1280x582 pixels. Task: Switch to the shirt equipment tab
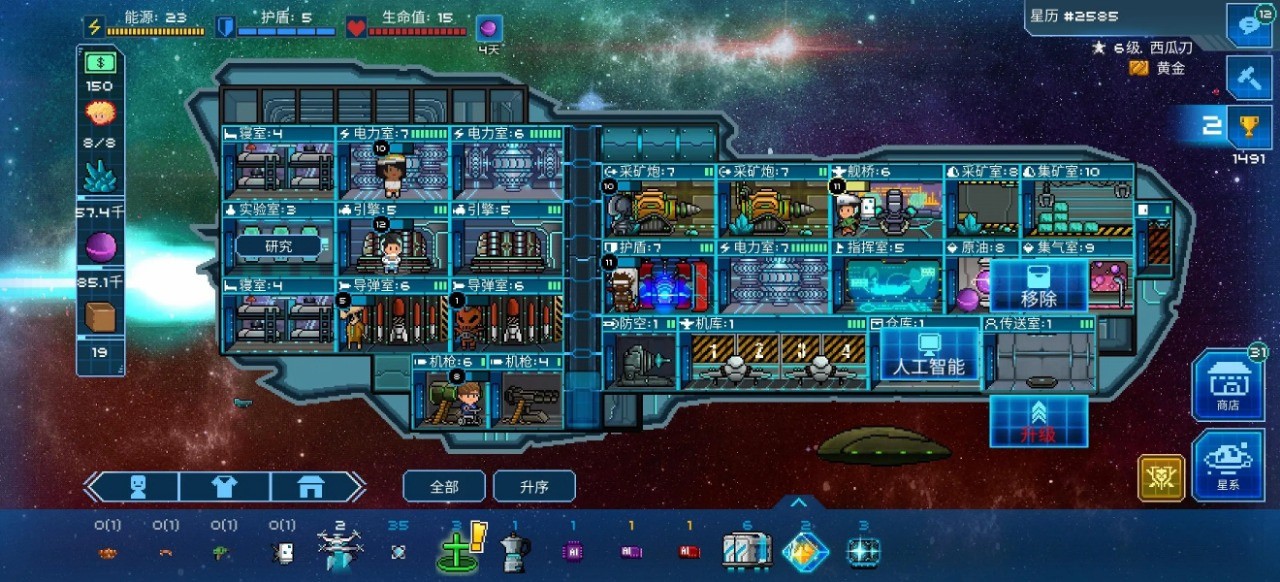225,487
